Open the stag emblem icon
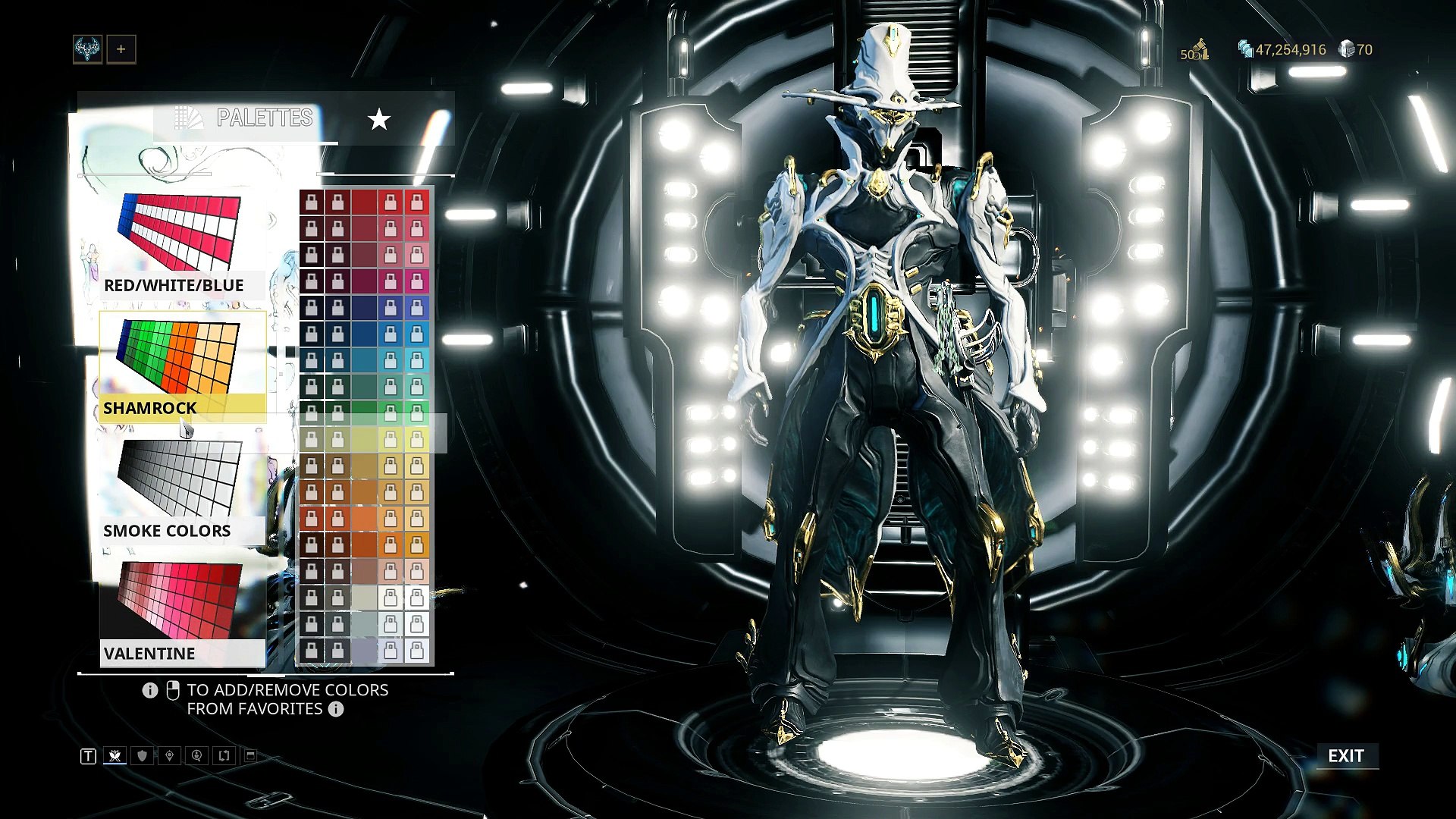1456x819 pixels. [88, 50]
